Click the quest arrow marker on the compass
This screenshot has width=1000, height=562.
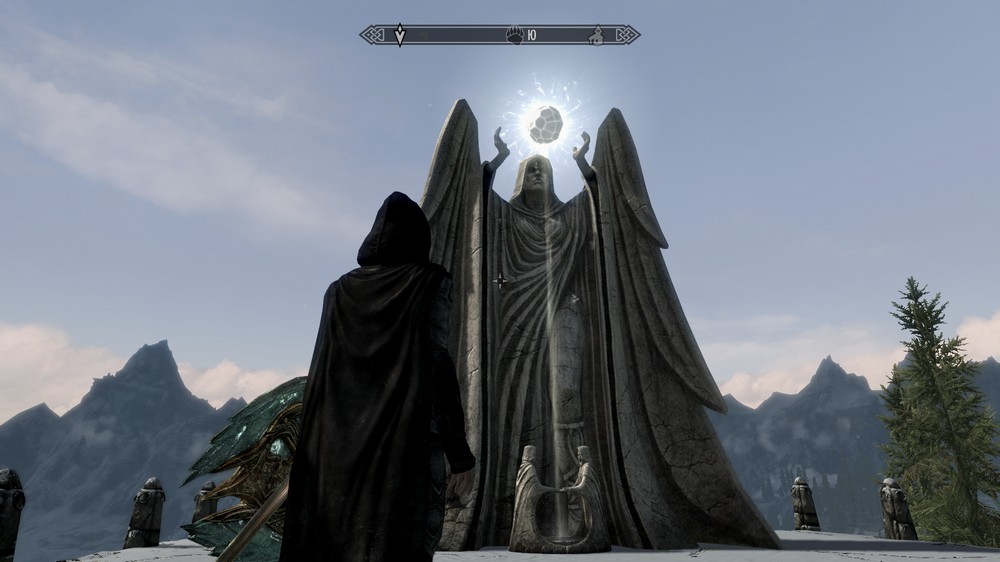coord(400,35)
